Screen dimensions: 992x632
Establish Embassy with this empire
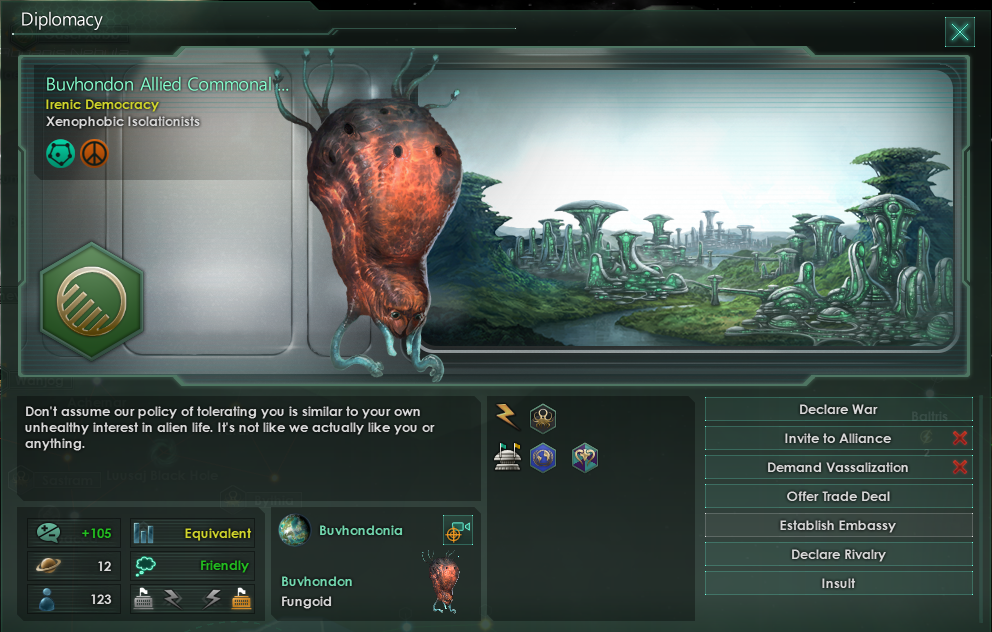coord(838,526)
